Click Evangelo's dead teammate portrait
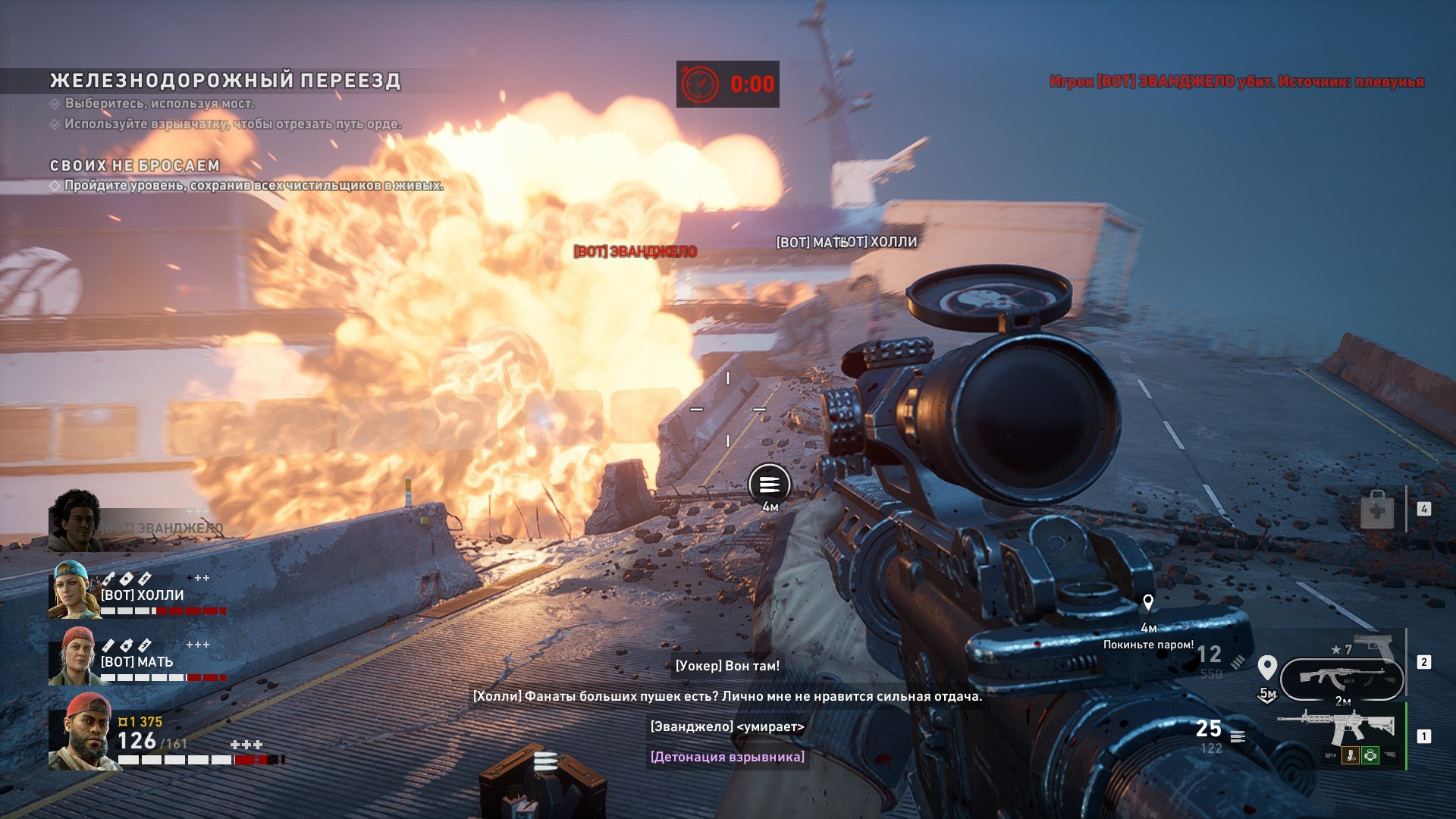Screen dimensions: 1456x819 point(75,520)
